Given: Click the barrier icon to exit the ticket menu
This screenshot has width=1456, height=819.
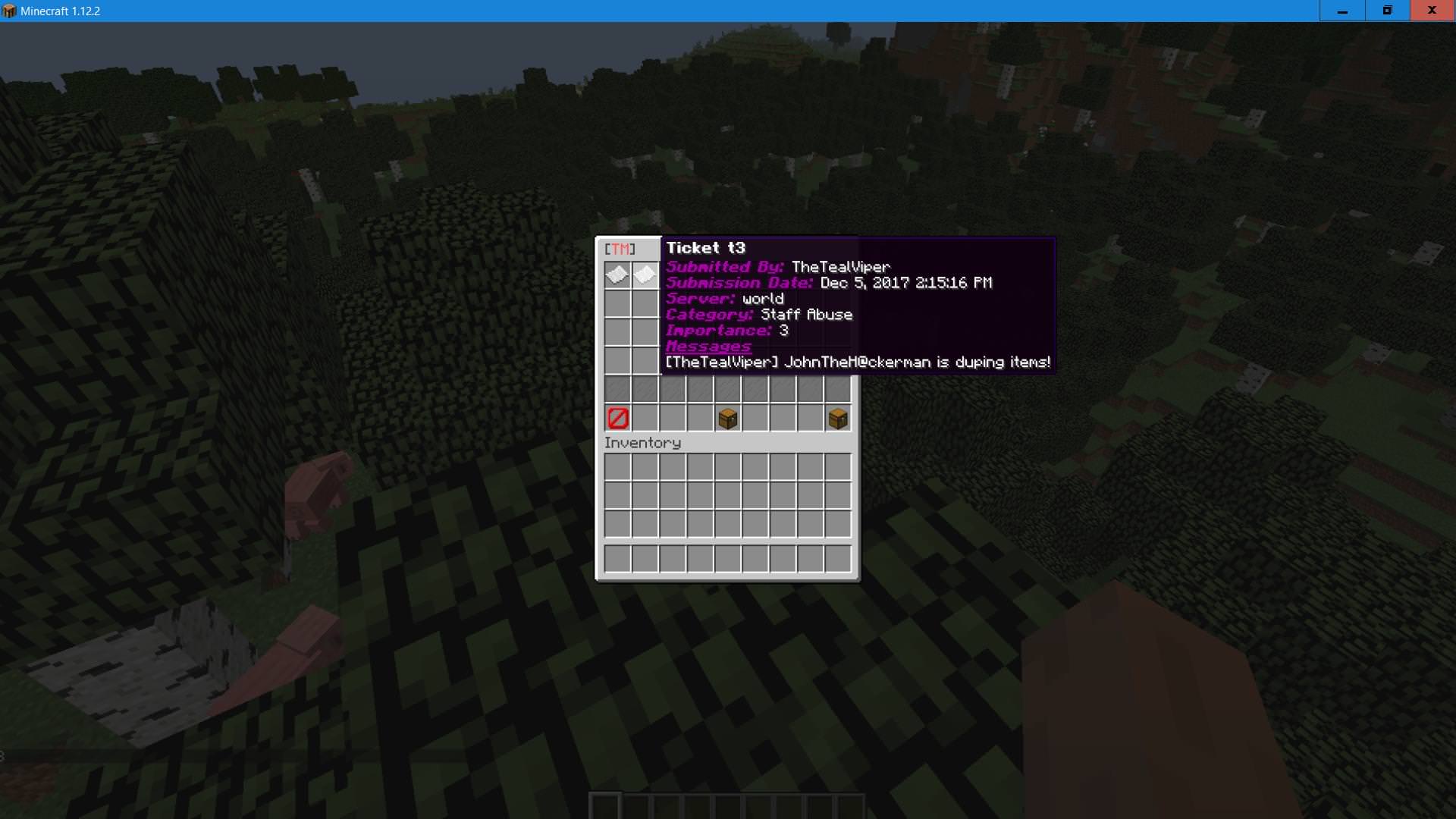Looking at the screenshot, I should click(x=617, y=417).
